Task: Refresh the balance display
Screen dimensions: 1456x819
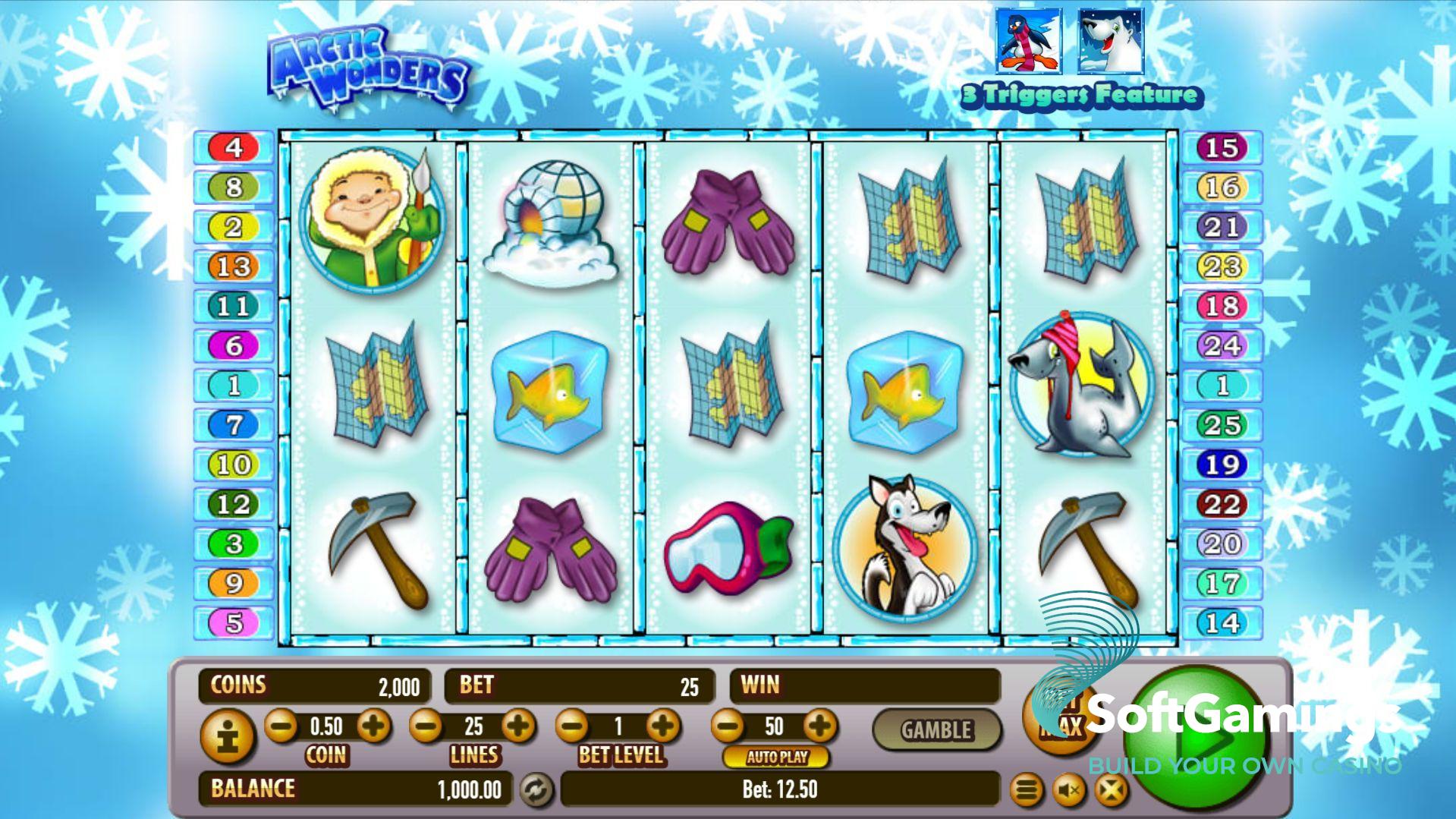Action: (536, 789)
